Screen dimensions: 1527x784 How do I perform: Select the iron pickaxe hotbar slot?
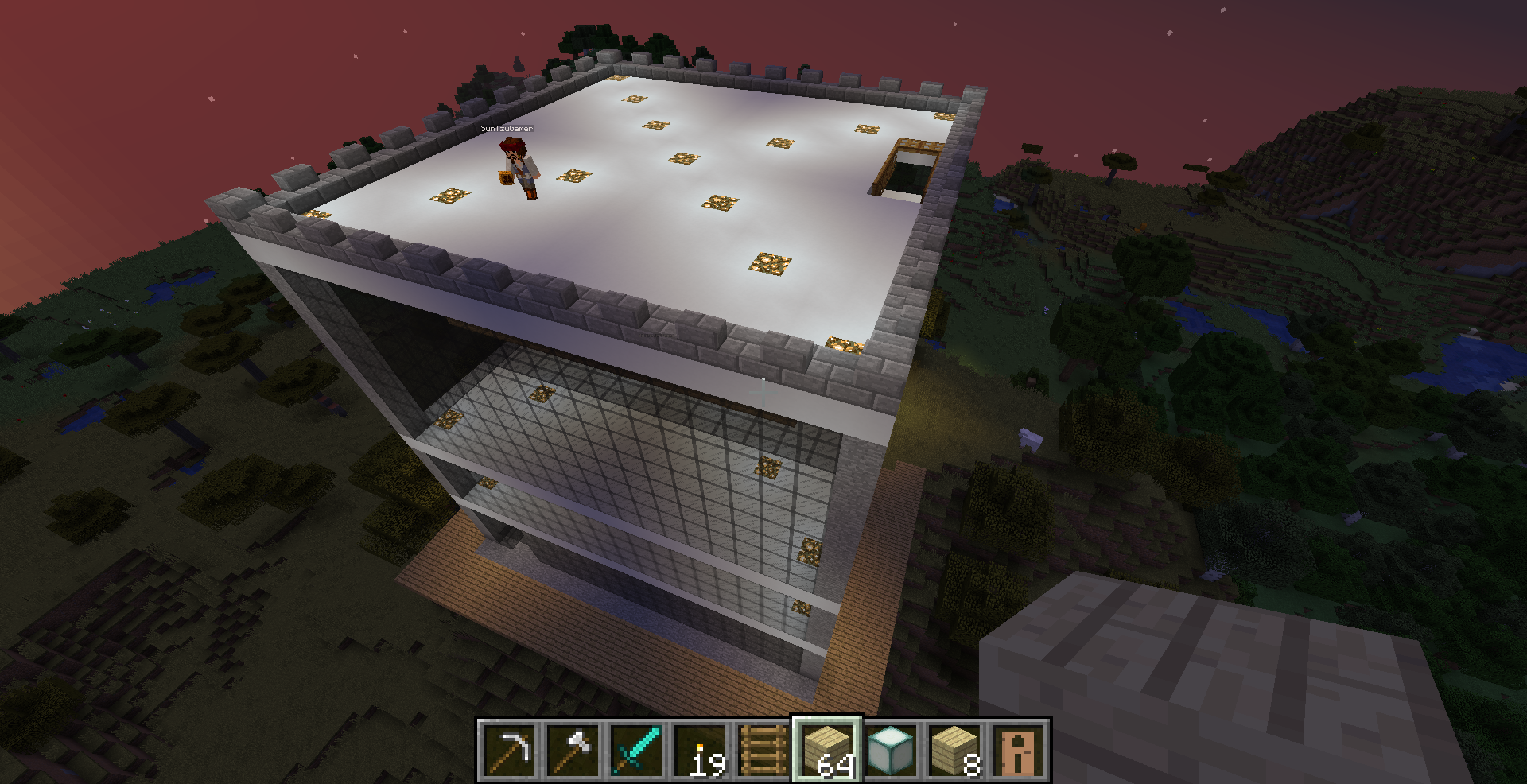click(x=509, y=750)
